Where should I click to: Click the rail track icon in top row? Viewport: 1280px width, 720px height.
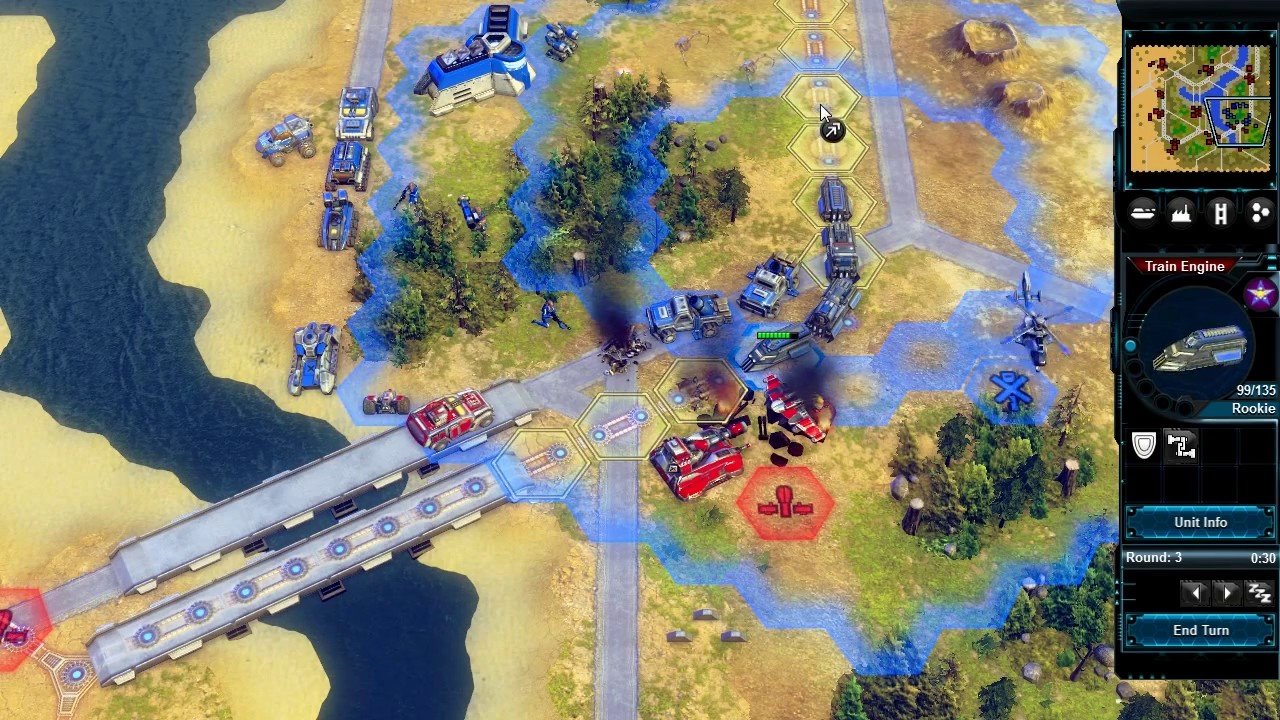1220,212
